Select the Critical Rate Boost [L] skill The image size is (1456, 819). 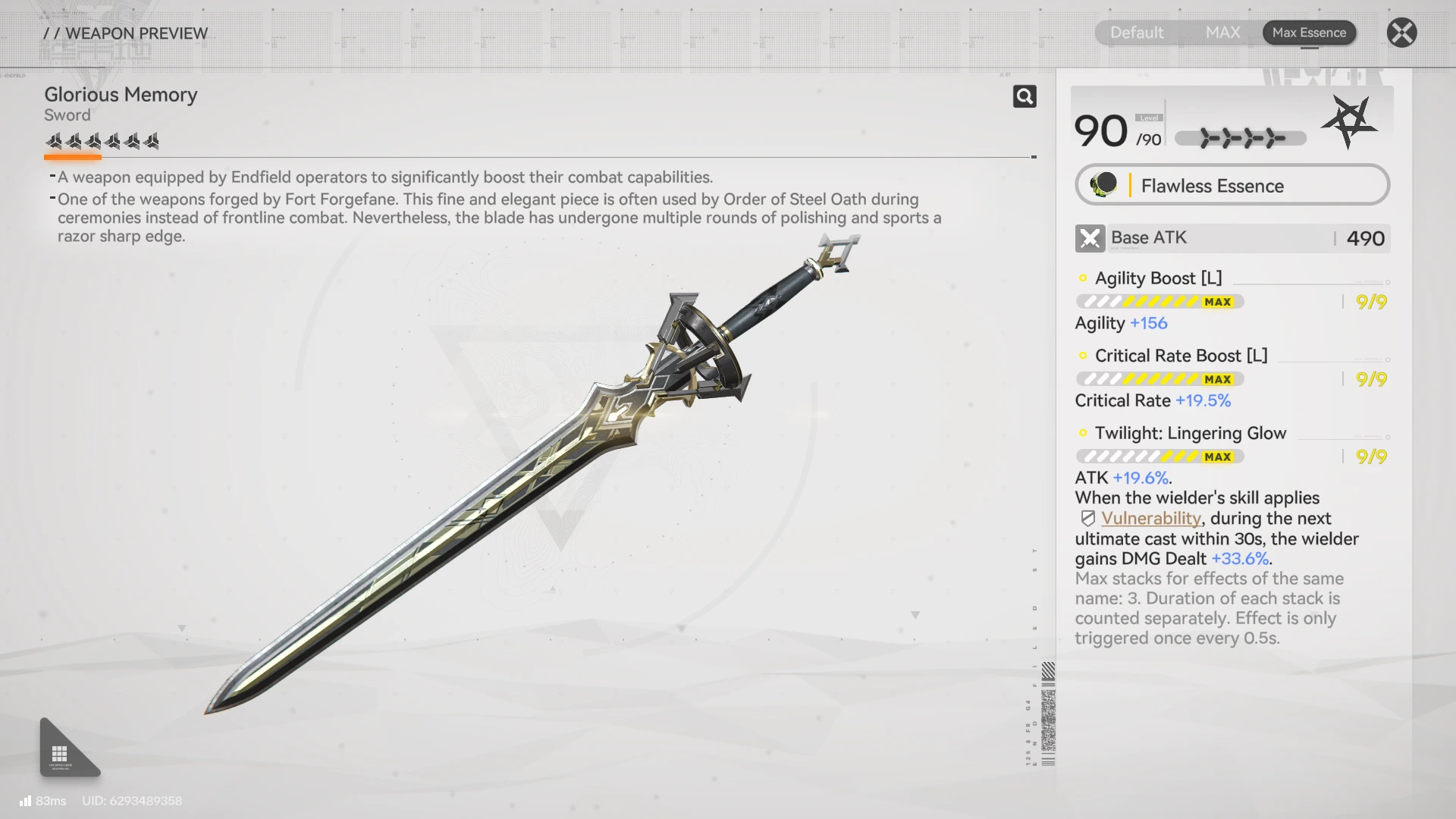tap(1181, 356)
